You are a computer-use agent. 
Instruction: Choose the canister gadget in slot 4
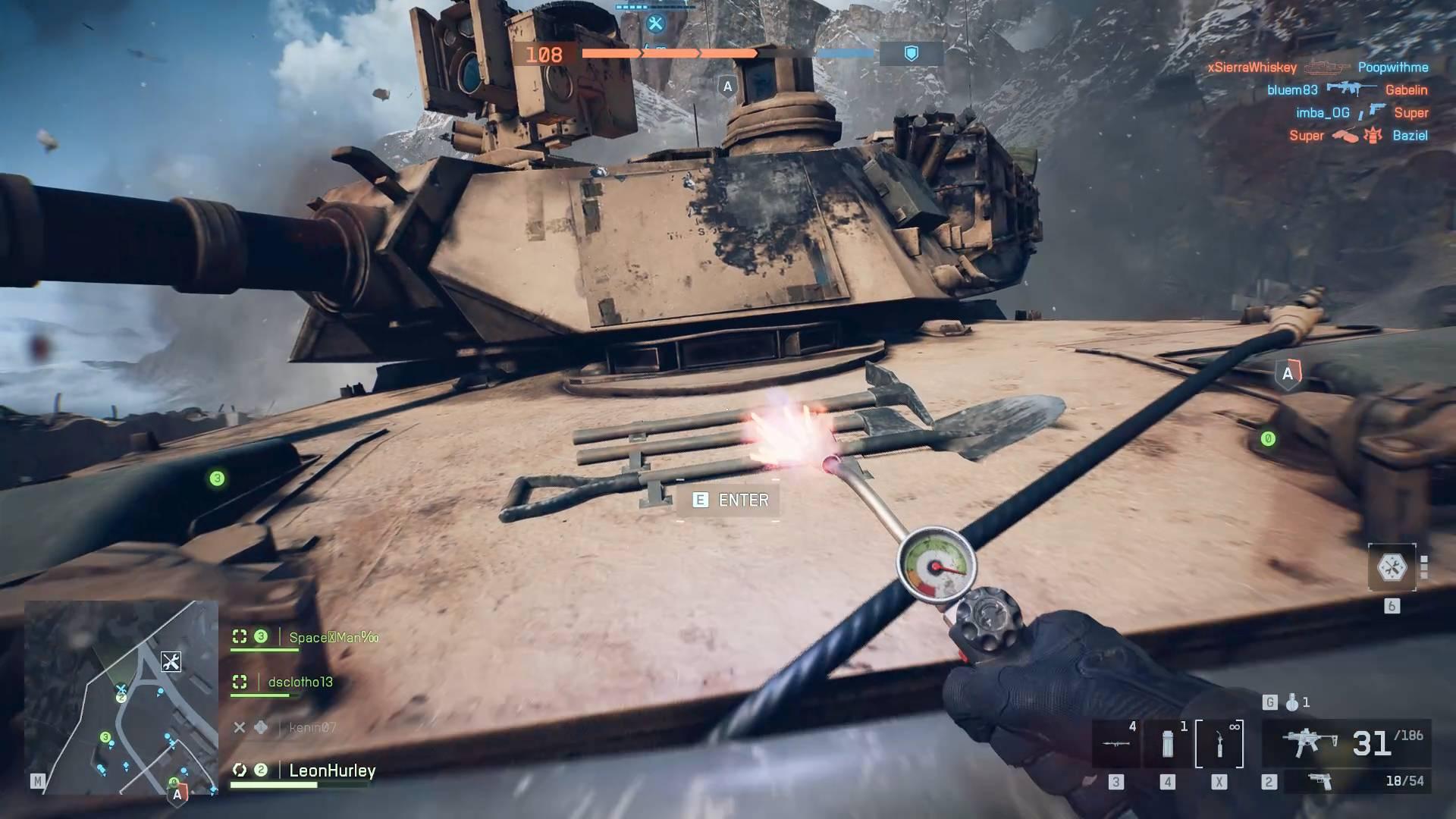click(1168, 744)
